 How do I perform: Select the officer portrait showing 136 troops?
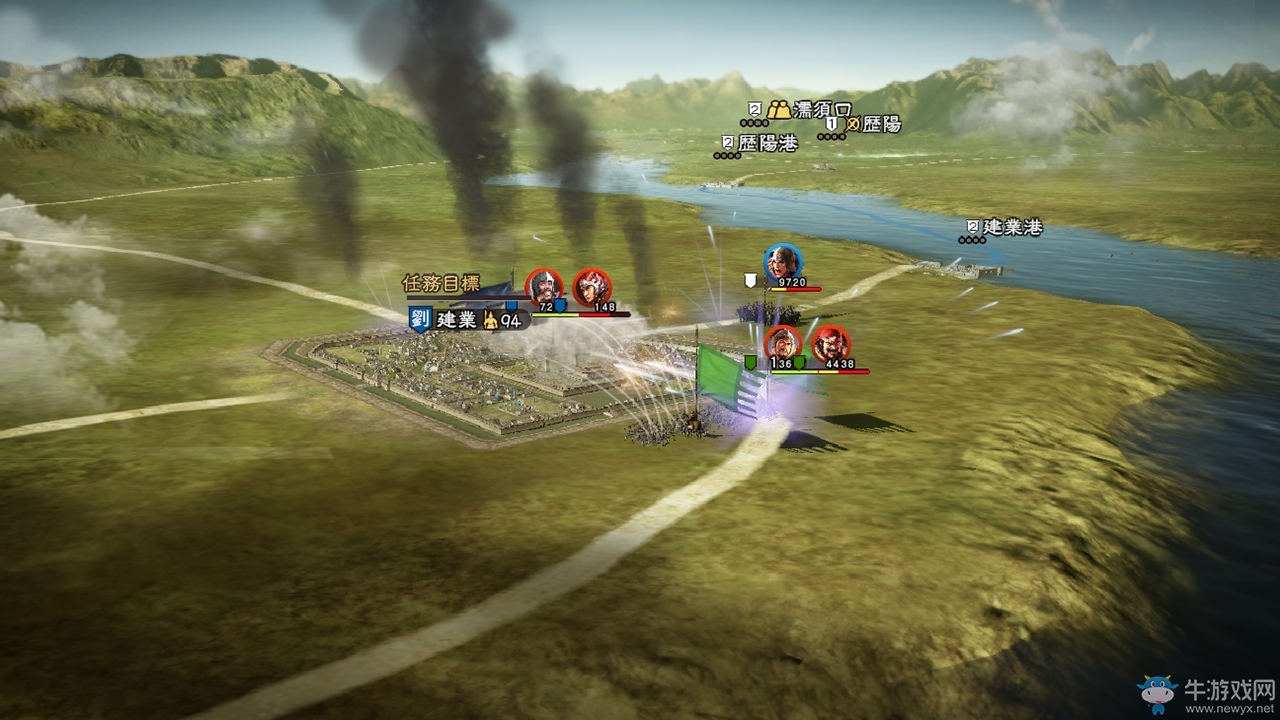click(x=784, y=344)
